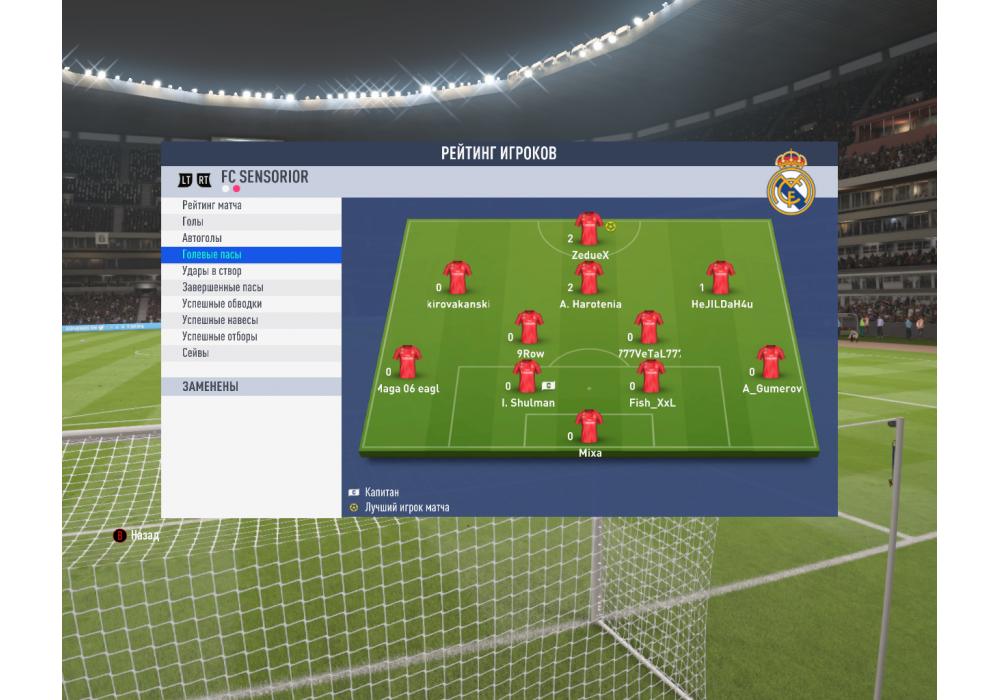The image size is (1000, 700).
Task: Click A. Harotenia's shirt on the formation
Action: [x=589, y=278]
